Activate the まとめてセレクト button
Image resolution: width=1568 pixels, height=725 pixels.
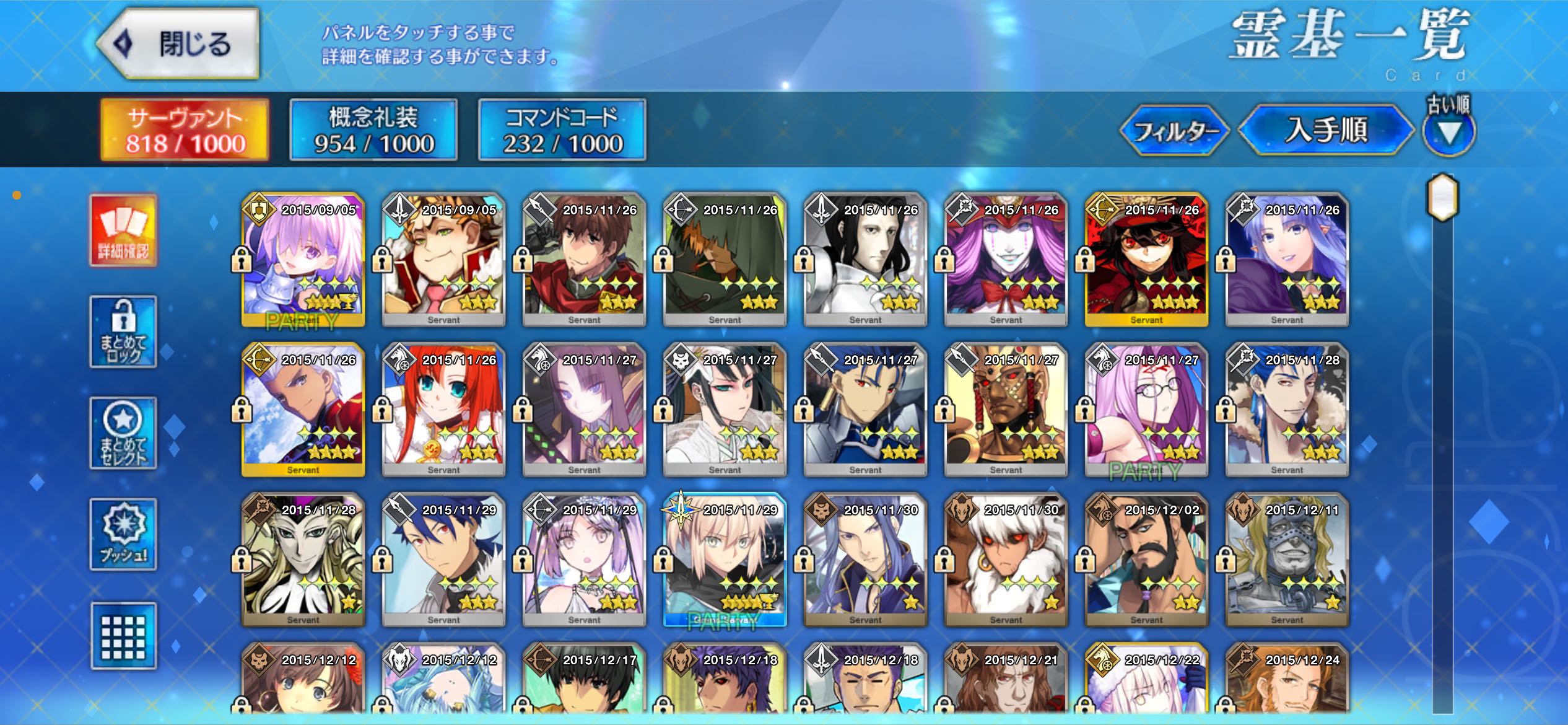123,433
